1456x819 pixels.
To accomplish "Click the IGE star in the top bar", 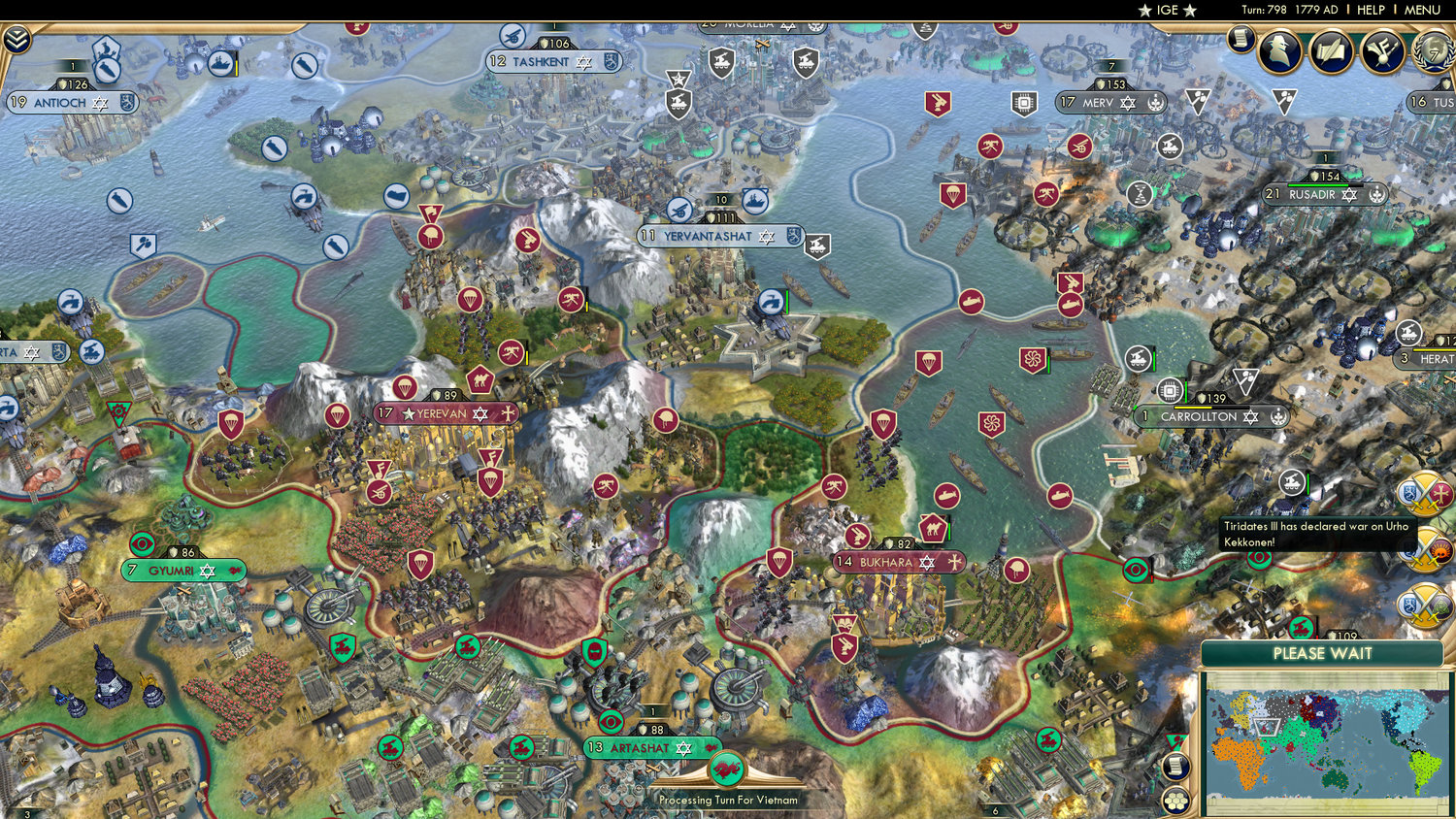I will pyautogui.click(x=1168, y=10).
